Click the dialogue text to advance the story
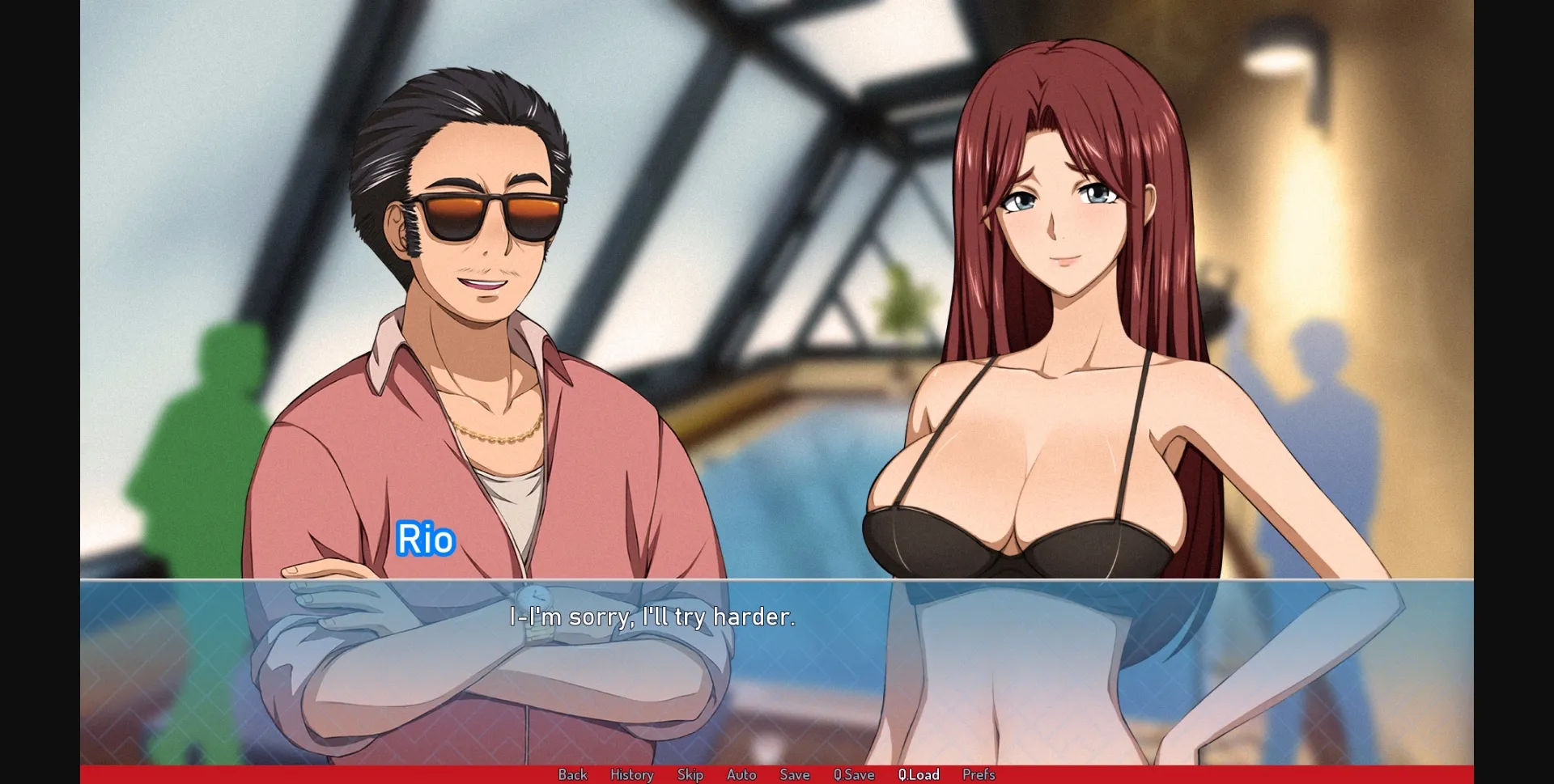 [652, 618]
